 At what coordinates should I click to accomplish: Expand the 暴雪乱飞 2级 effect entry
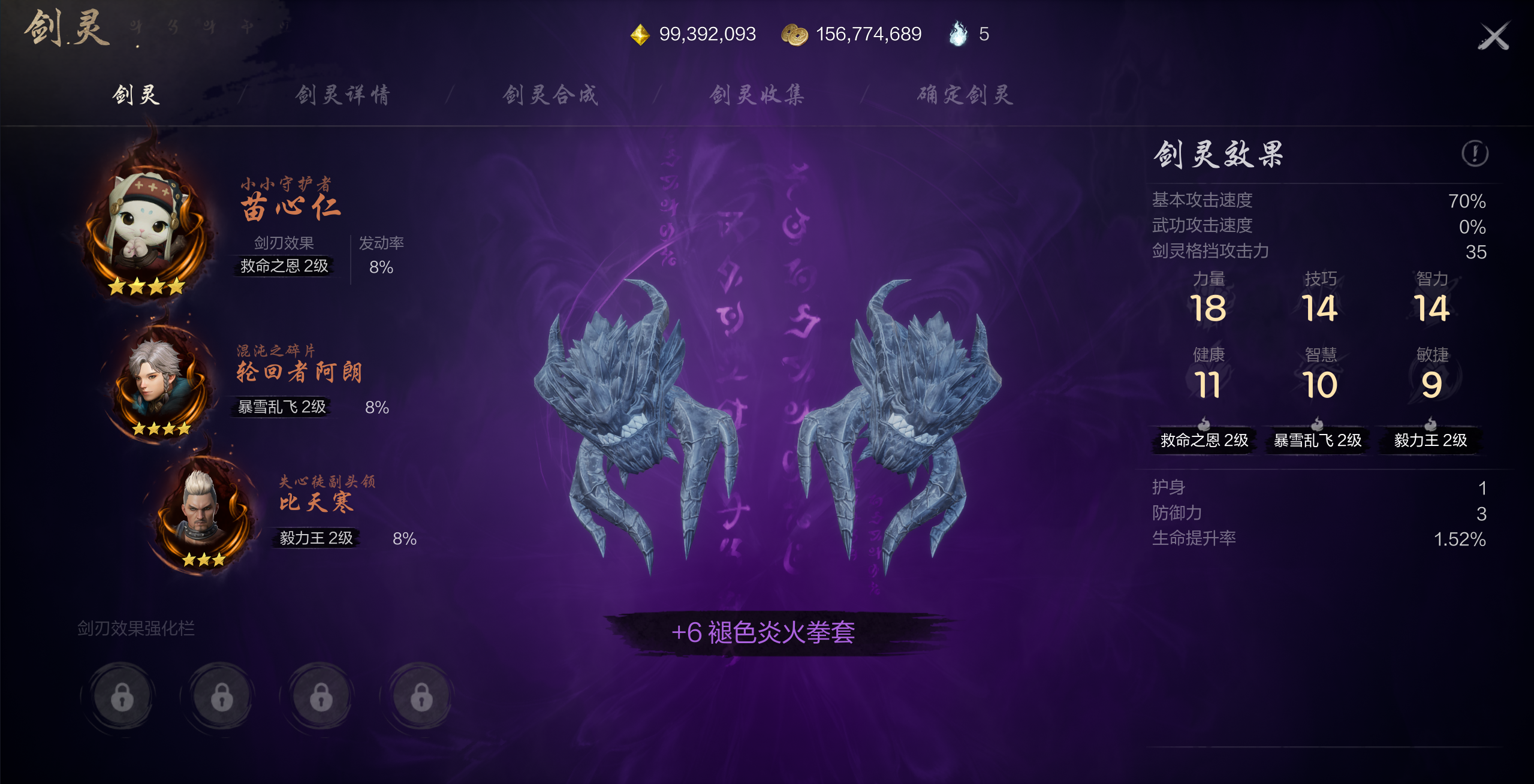coord(1316,441)
